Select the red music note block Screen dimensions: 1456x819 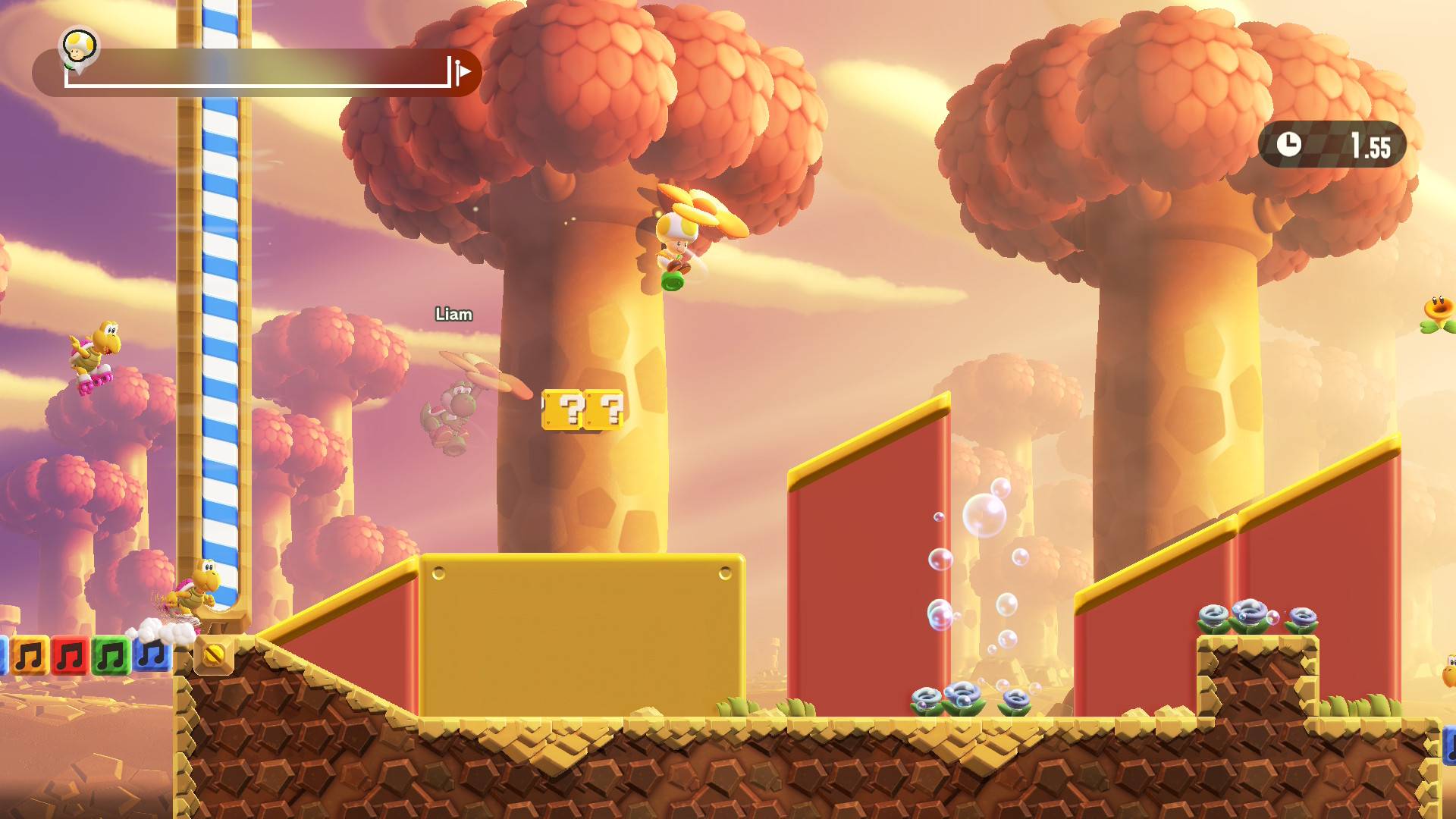tap(69, 655)
